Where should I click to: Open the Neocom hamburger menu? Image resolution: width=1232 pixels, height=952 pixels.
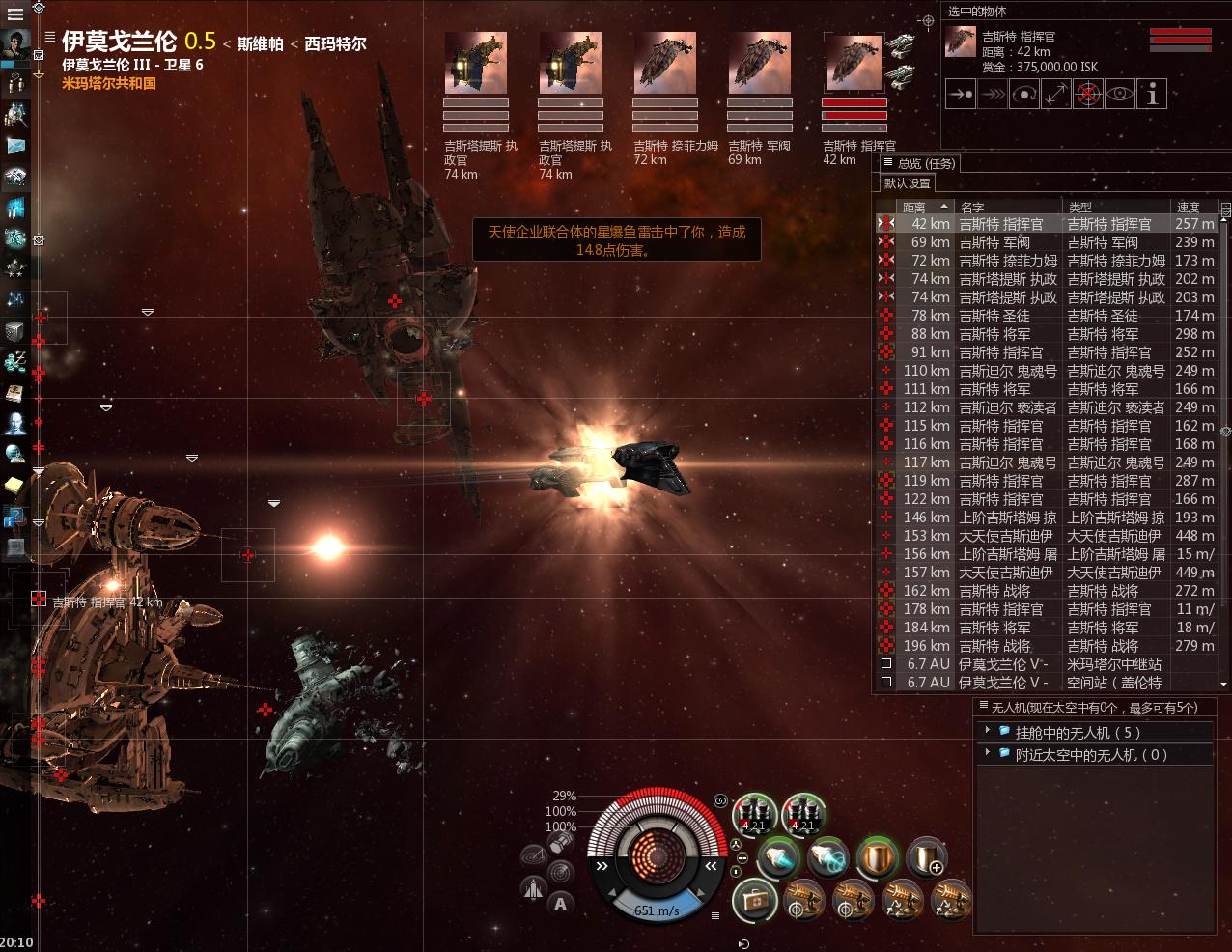pos(14,14)
